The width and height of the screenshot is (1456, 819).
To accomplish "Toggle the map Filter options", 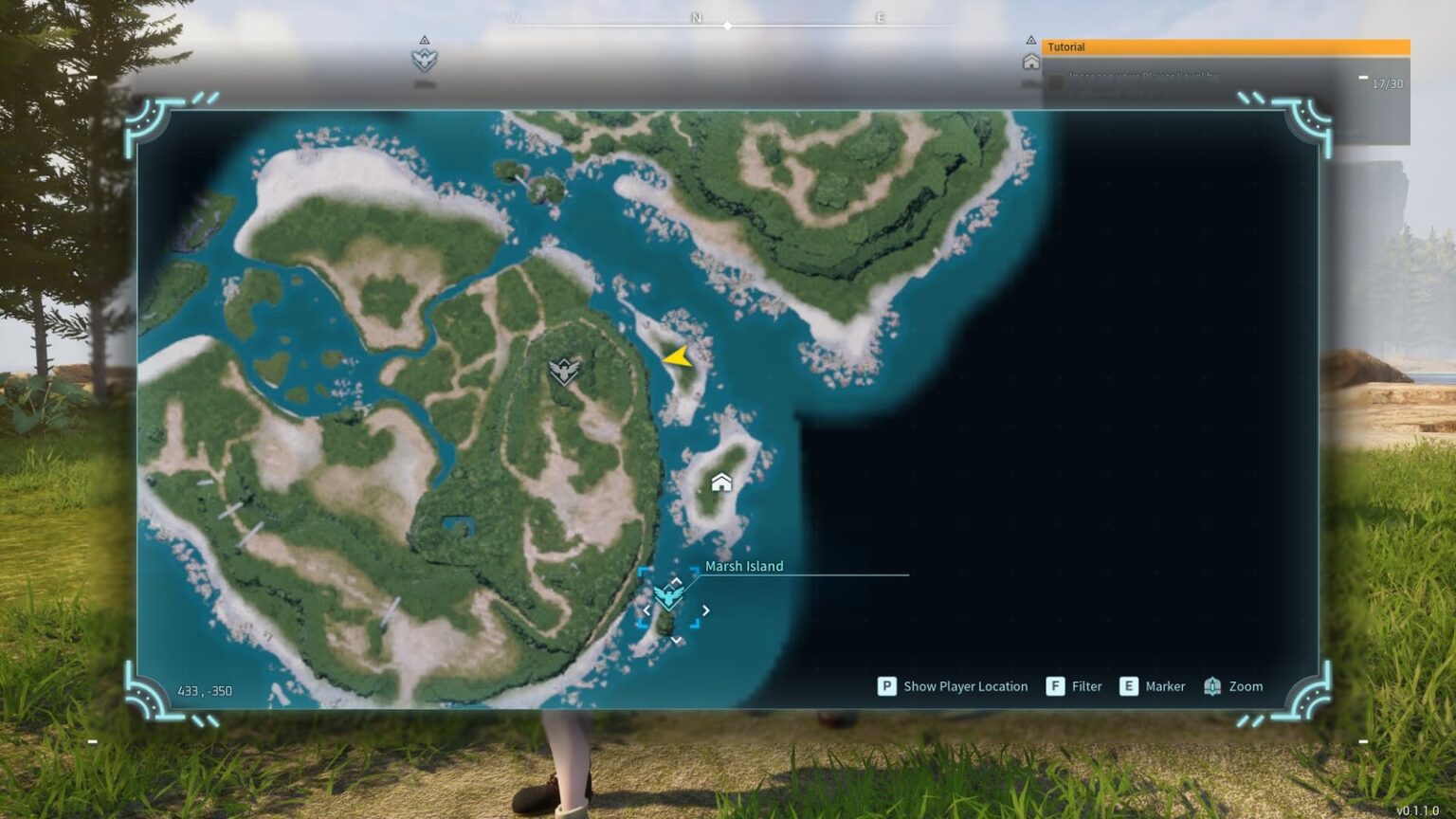I will pyautogui.click(x=1086, y=685).
